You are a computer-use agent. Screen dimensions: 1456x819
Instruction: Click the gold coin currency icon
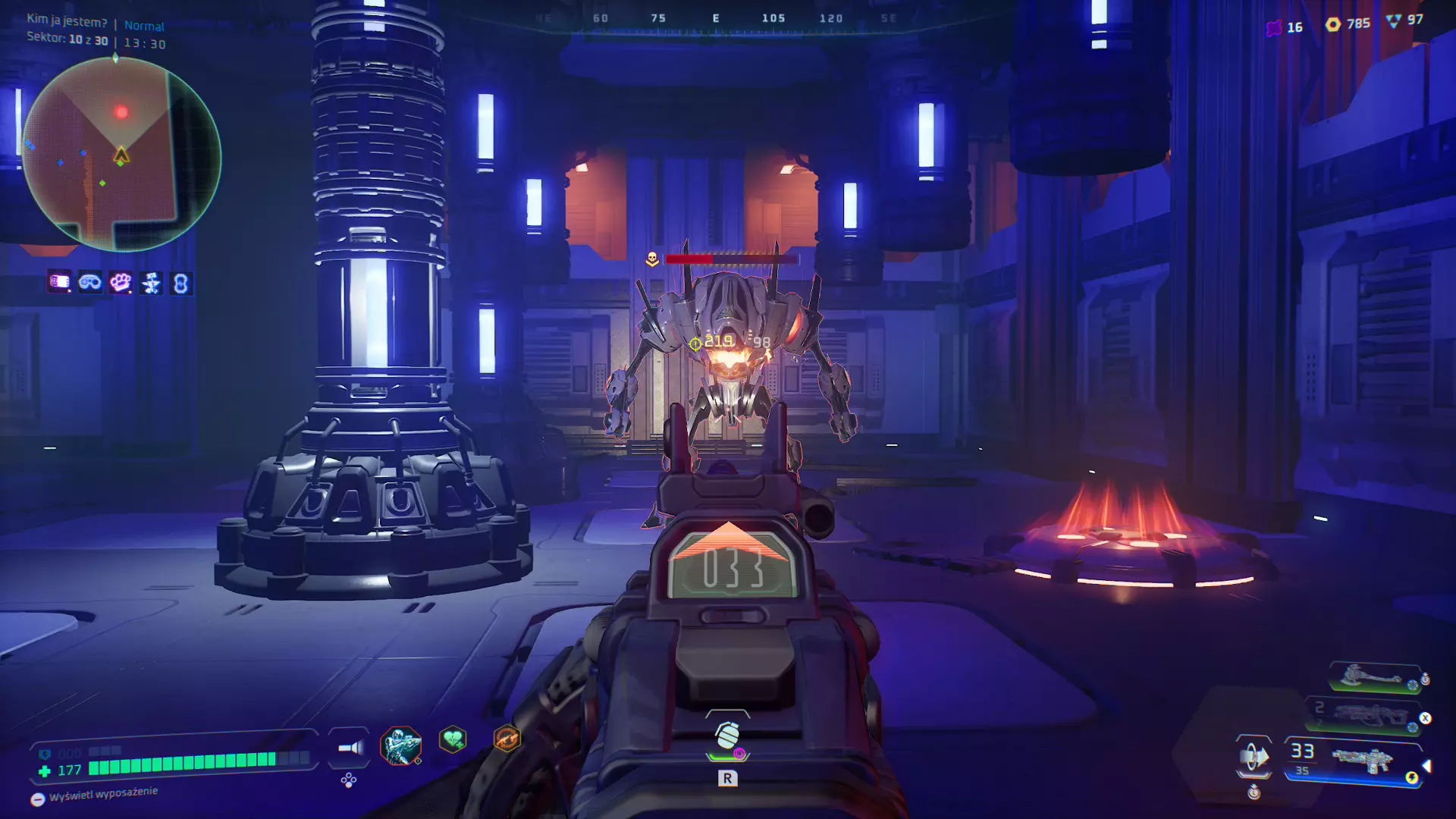coord(1332,24)
